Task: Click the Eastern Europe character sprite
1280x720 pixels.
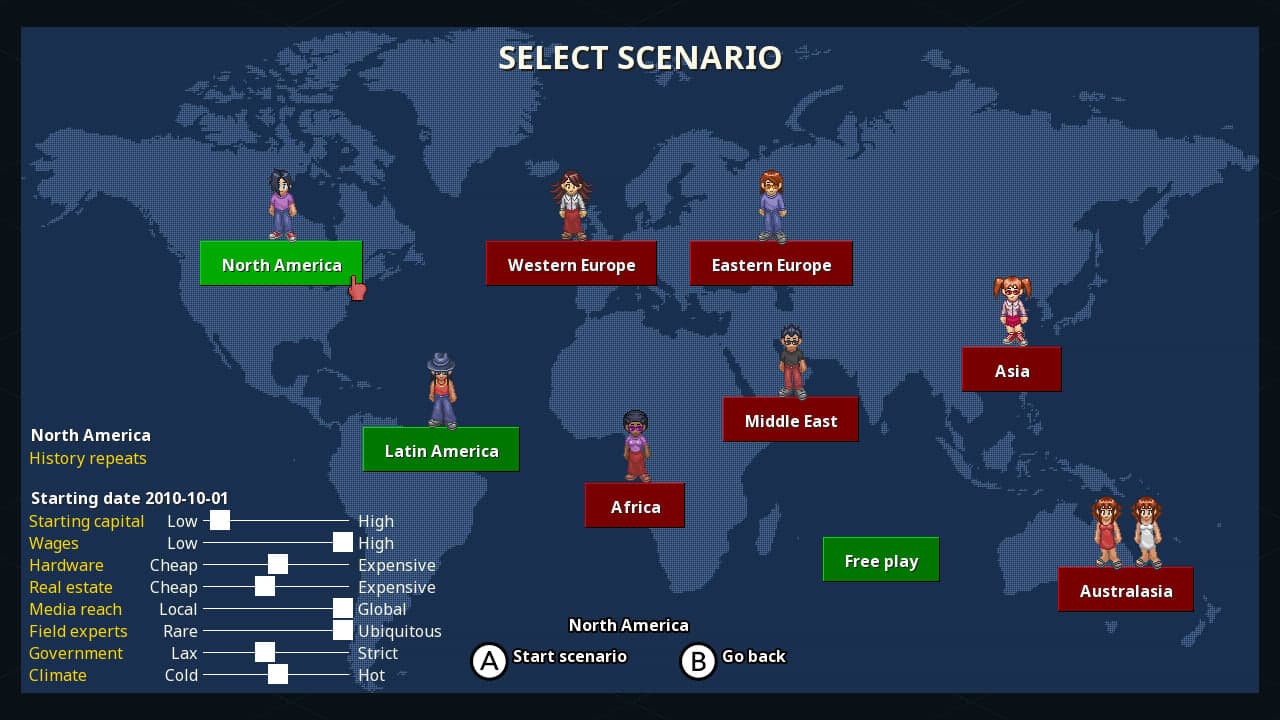Action: (x=771, y=205)
